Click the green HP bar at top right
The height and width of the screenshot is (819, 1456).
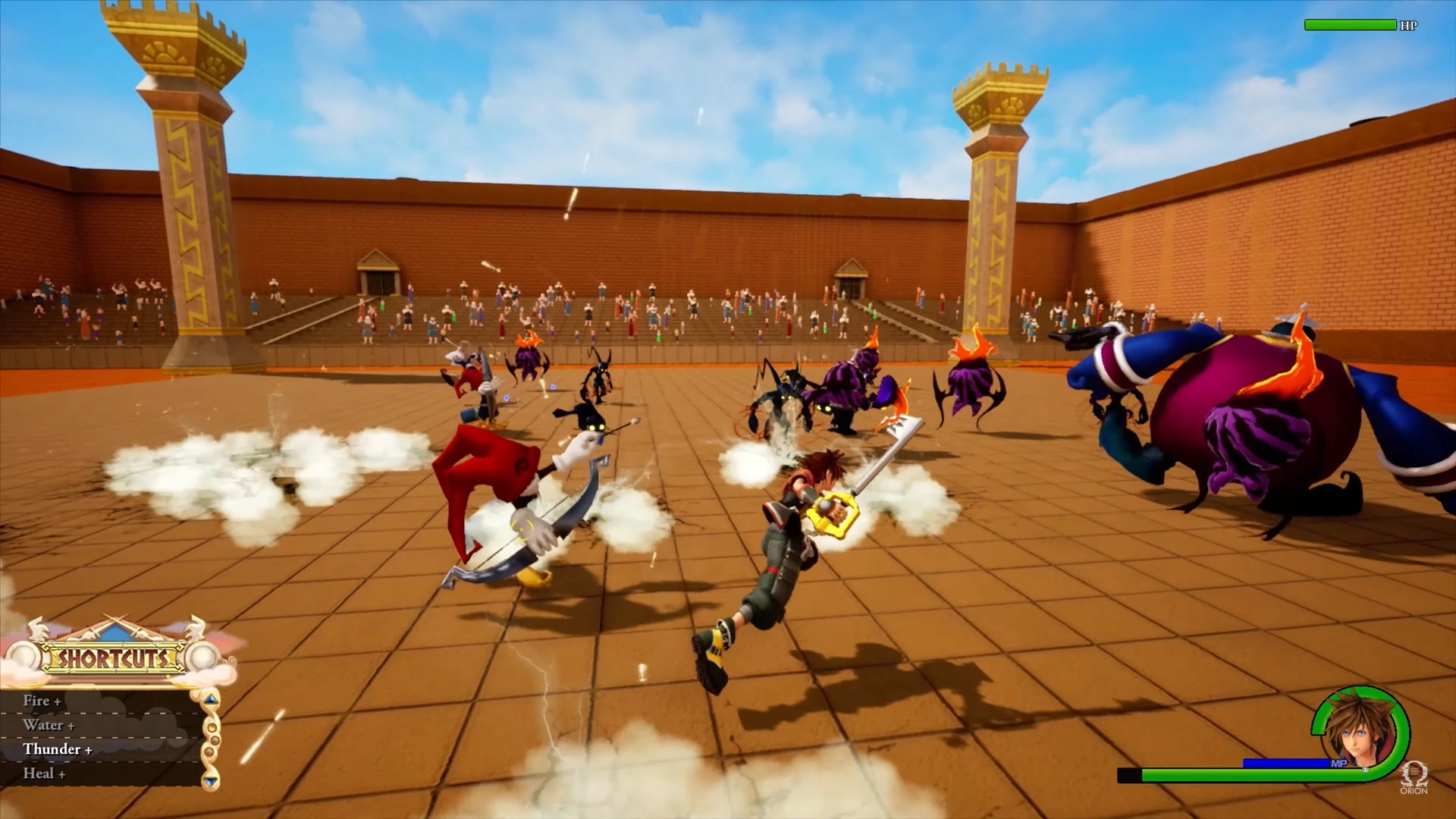(x=1350, y=25)
